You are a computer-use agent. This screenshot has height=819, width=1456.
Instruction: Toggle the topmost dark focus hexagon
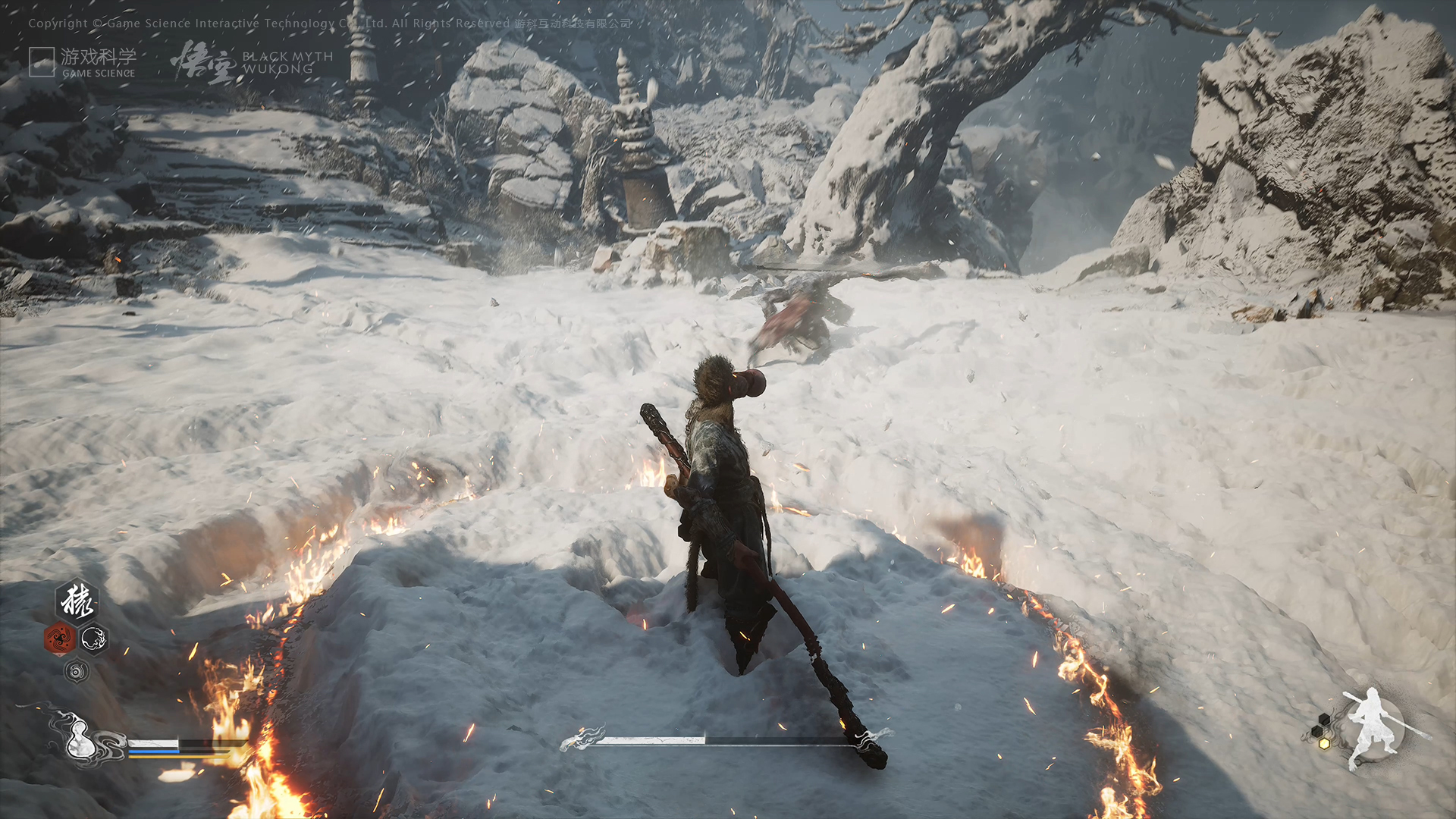pyautogui.click(x=1324, y=718)
